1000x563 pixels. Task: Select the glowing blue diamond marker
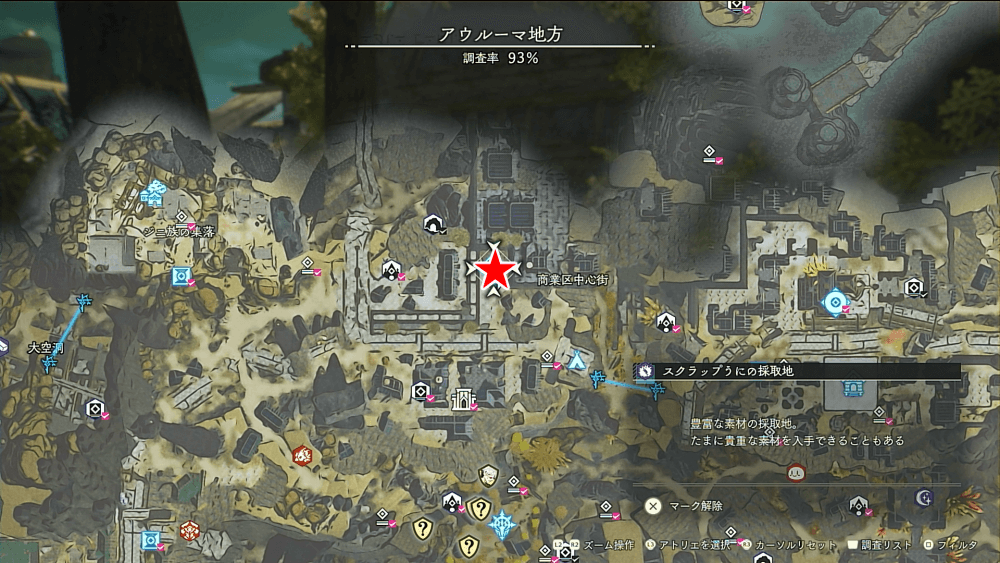pyautogui.click(x=833, y=301)
